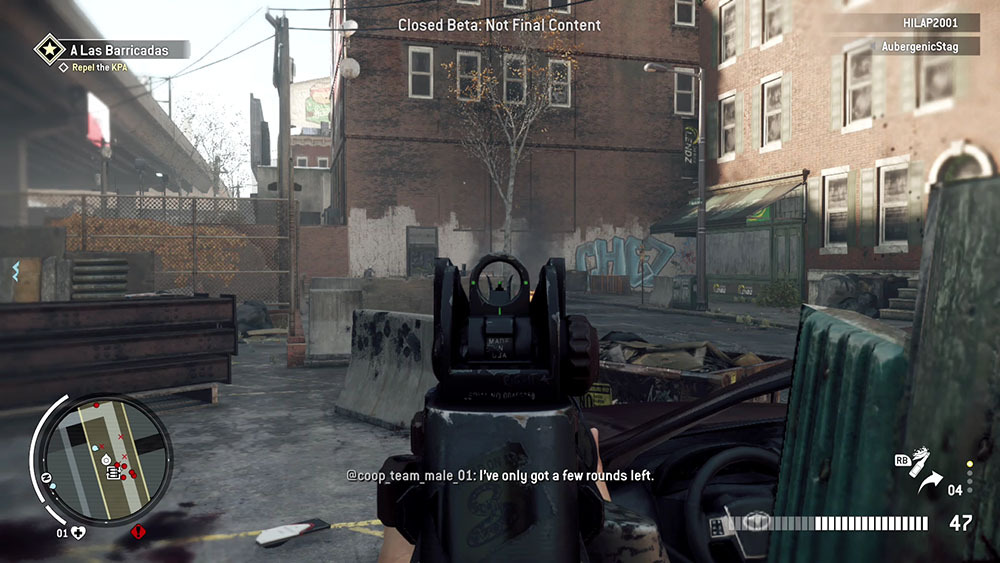Click the star mission badge icon
Viewport: 1000px width, 563px height.
coord(49,48)
